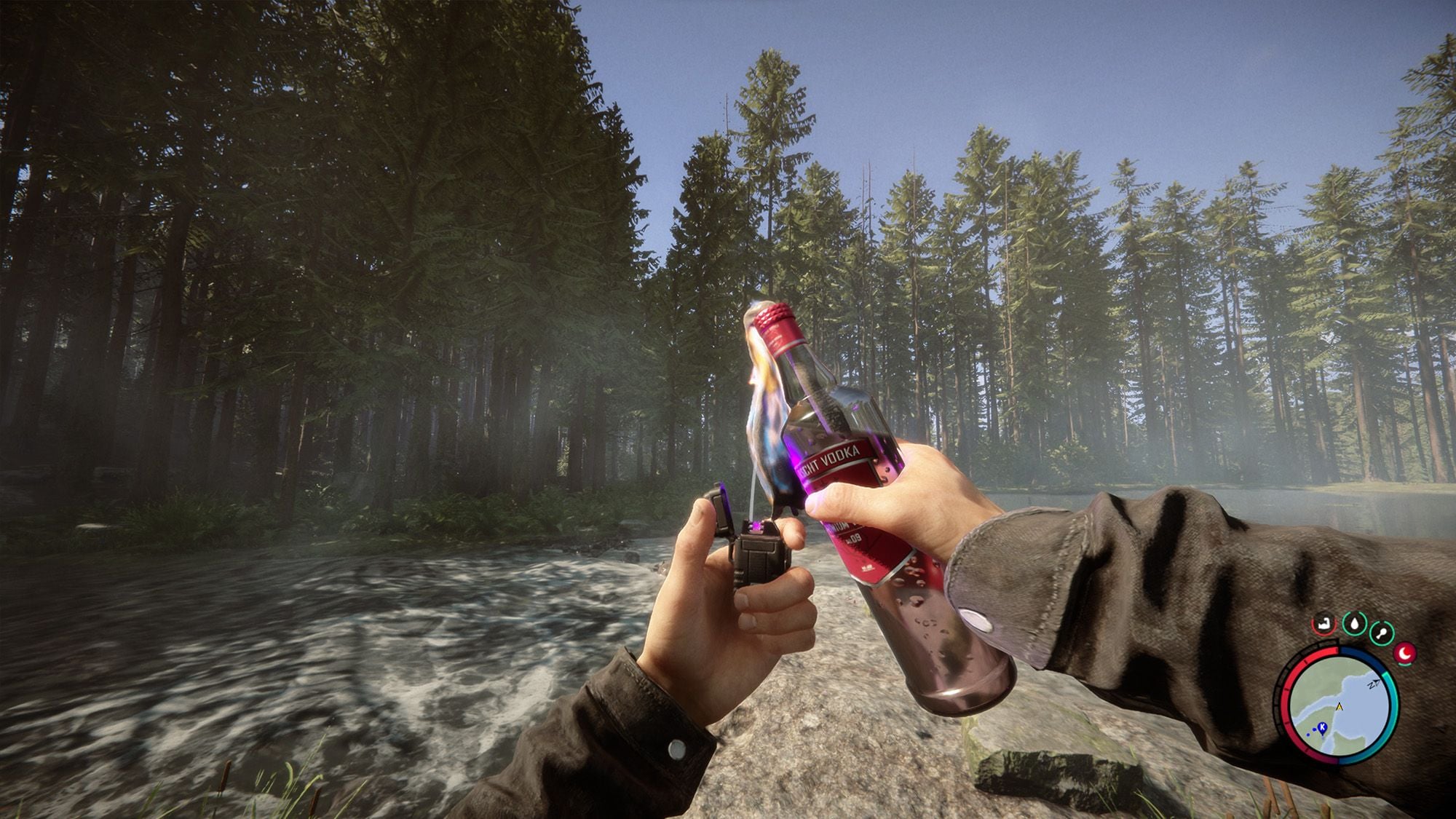Screen dimensions: 1456x819
Task: Click the drumstick hunger icon
Action: [1380, 632]
